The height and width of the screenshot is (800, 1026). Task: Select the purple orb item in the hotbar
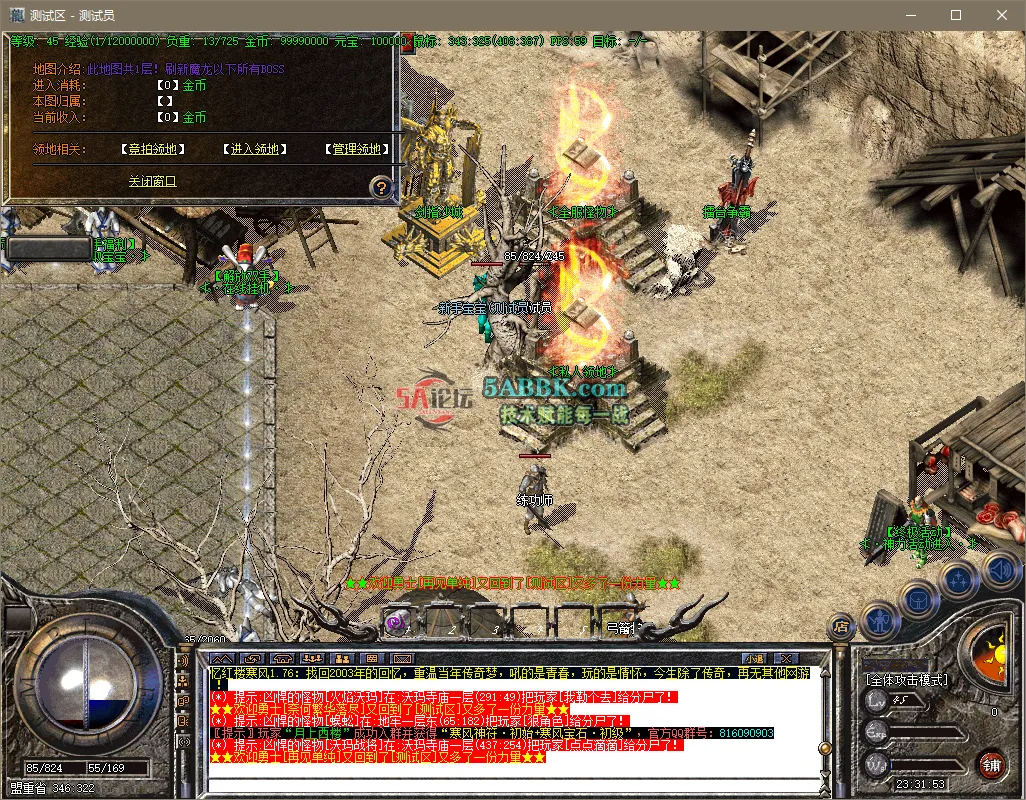pyautogui.click(x=396, y=623)
